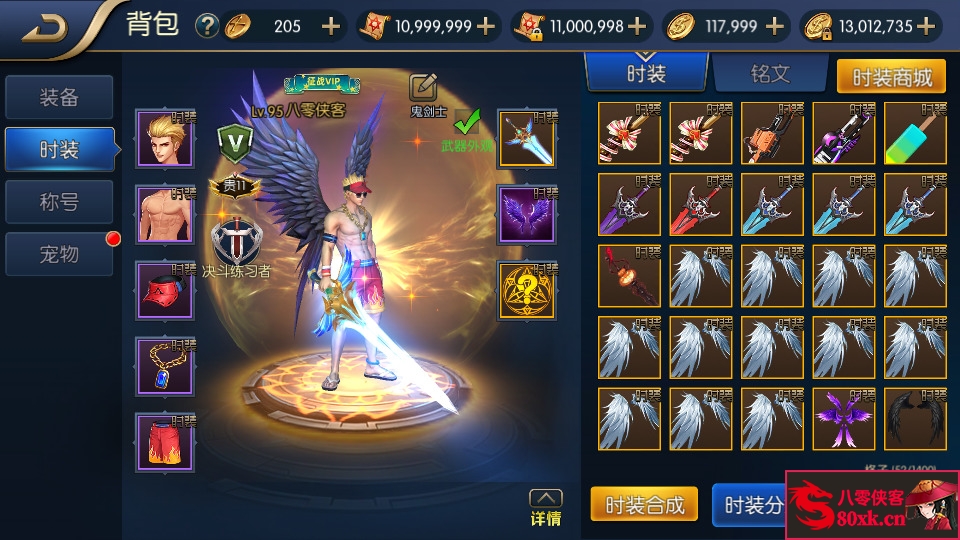The width and height of the screenshot is (960, 540).
Task: Switch to the 称号 title tab
Action: pos(59,202)
